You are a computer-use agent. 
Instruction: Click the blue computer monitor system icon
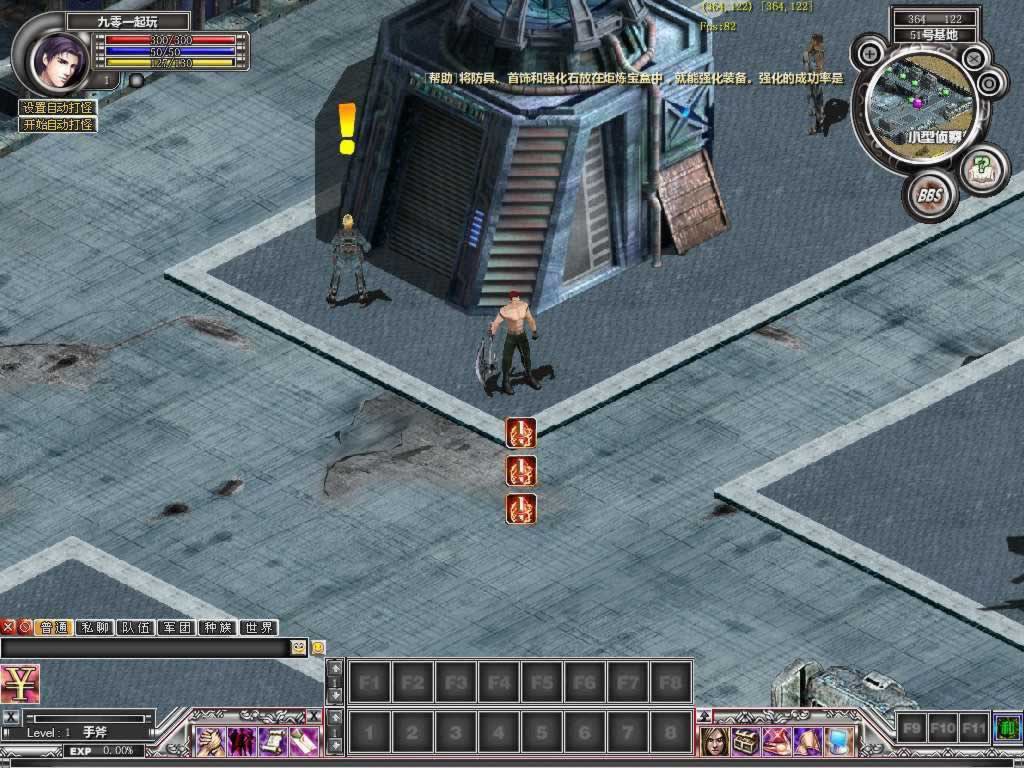click(x=838, y=741)
